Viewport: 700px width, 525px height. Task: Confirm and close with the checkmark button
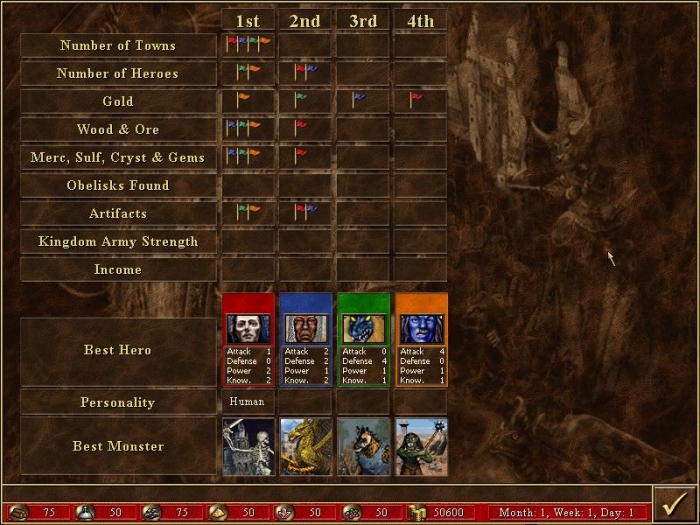673,503
